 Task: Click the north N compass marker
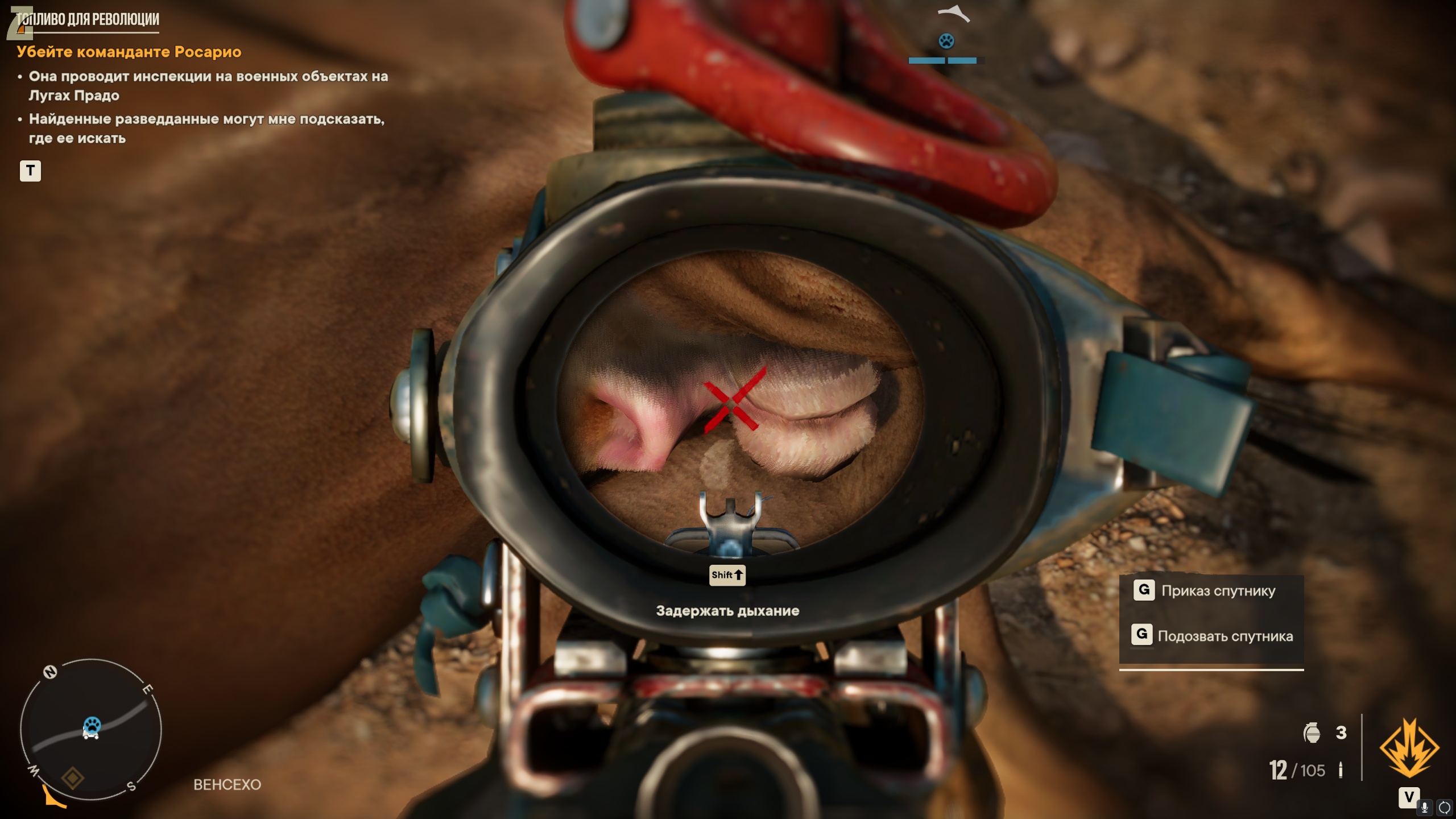pos(51,672)
